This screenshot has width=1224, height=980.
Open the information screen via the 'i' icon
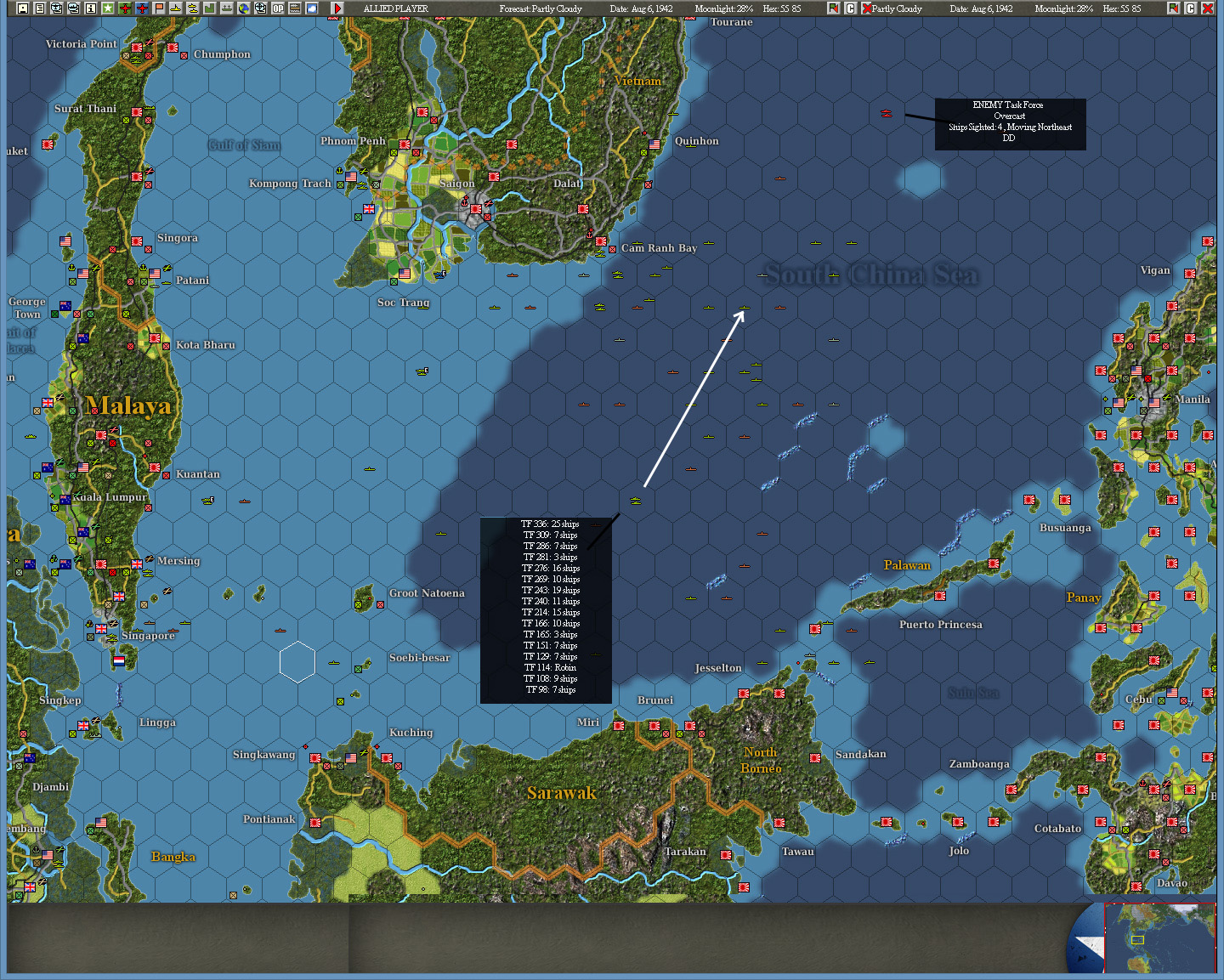tap(90, 8)
